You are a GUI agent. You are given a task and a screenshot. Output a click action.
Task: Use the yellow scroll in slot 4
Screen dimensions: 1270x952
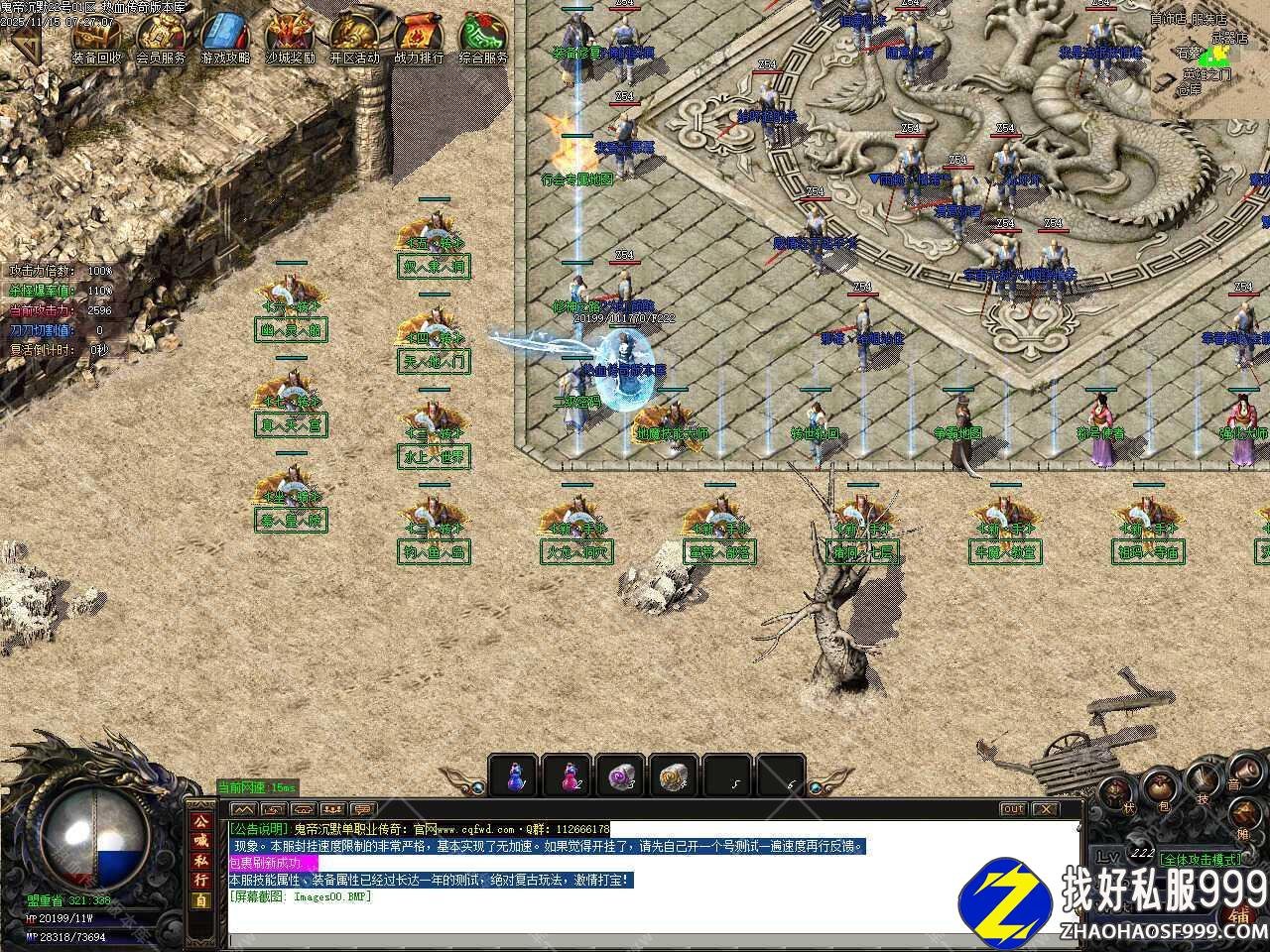[x=676, y=774]
